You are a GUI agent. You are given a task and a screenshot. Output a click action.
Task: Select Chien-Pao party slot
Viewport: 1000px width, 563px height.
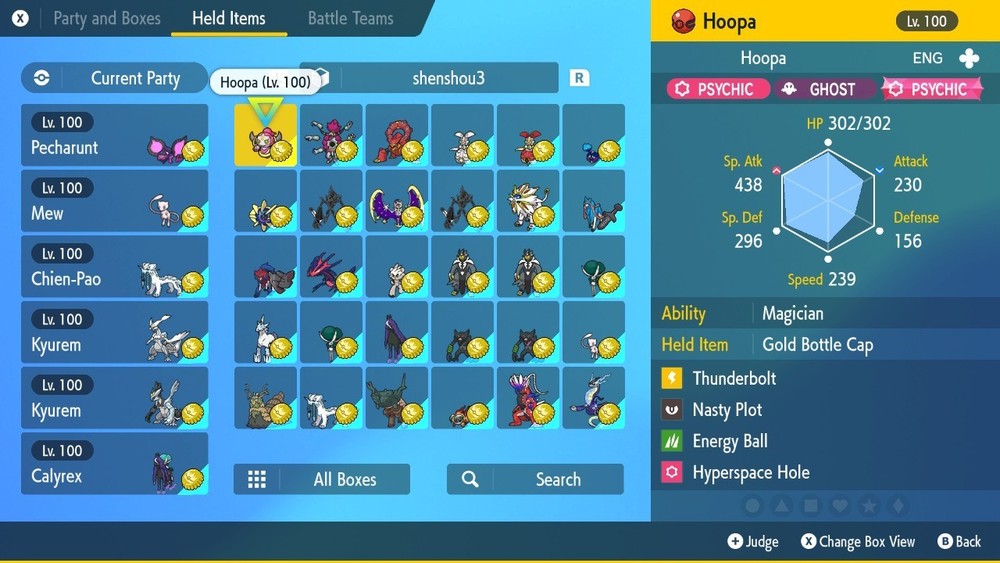tap(115, 267)
